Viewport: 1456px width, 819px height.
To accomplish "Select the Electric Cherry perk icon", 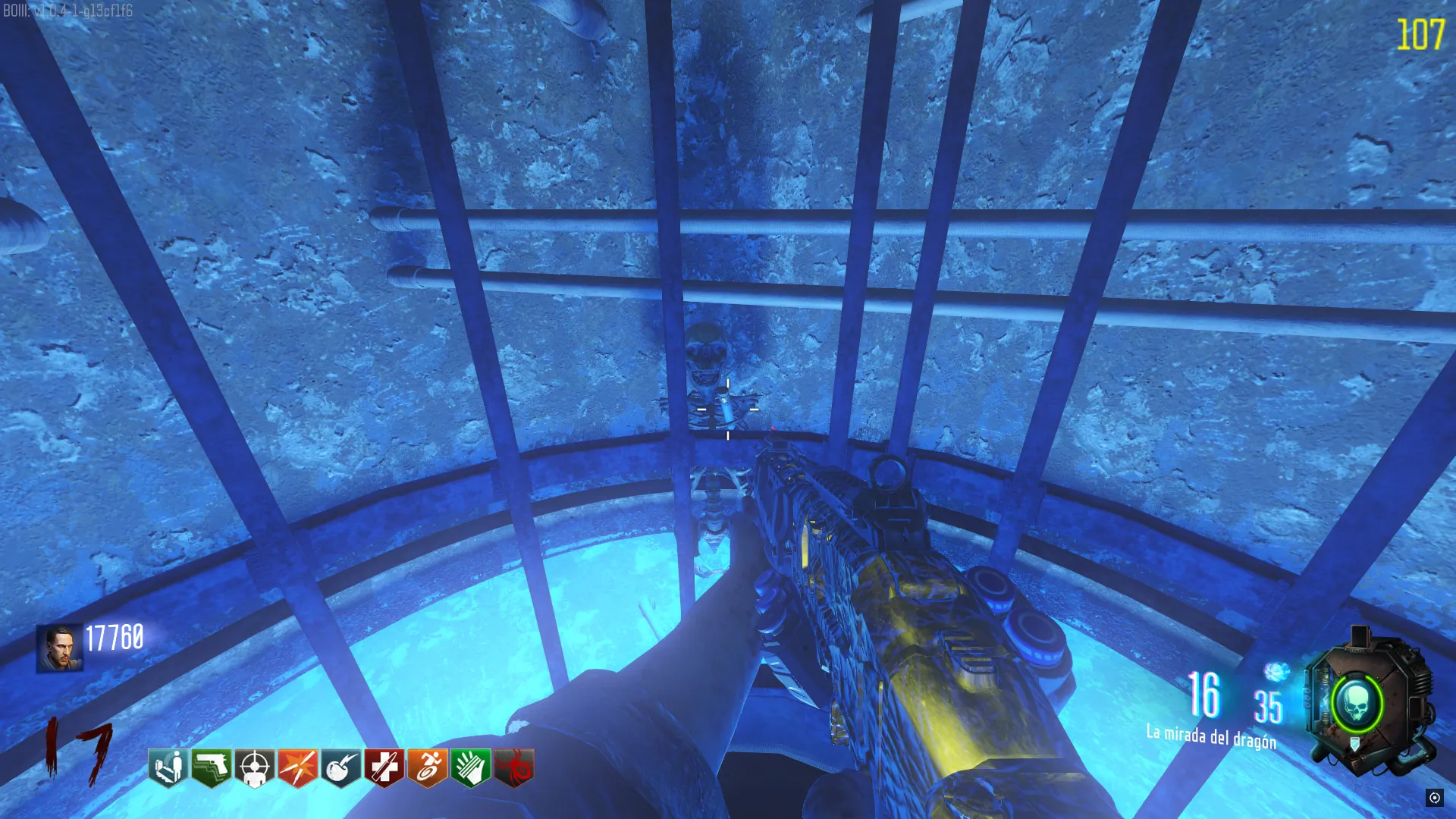I will point(341,767).
